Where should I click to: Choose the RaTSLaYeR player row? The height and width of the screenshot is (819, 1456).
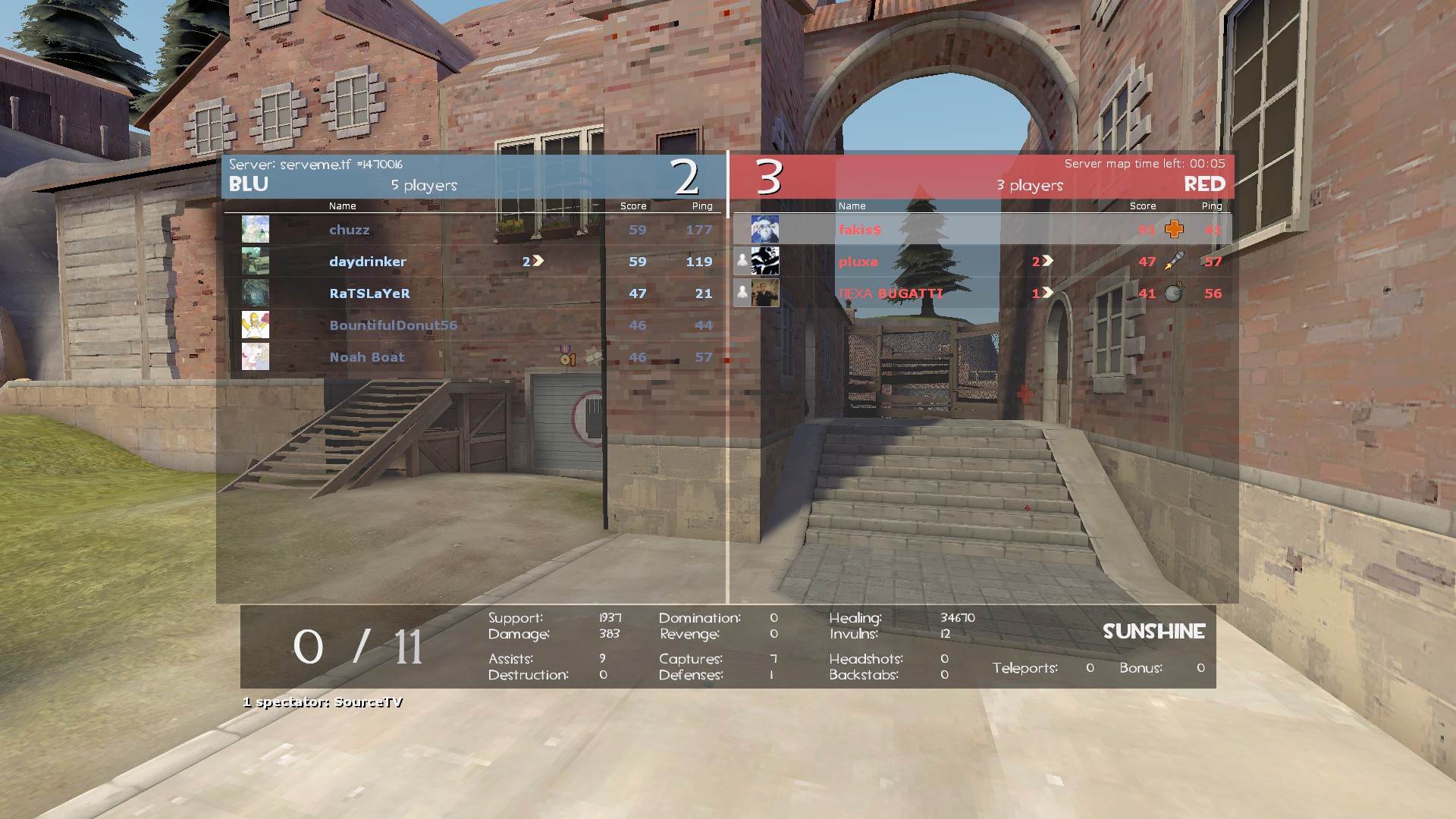(x=369, y=293)
